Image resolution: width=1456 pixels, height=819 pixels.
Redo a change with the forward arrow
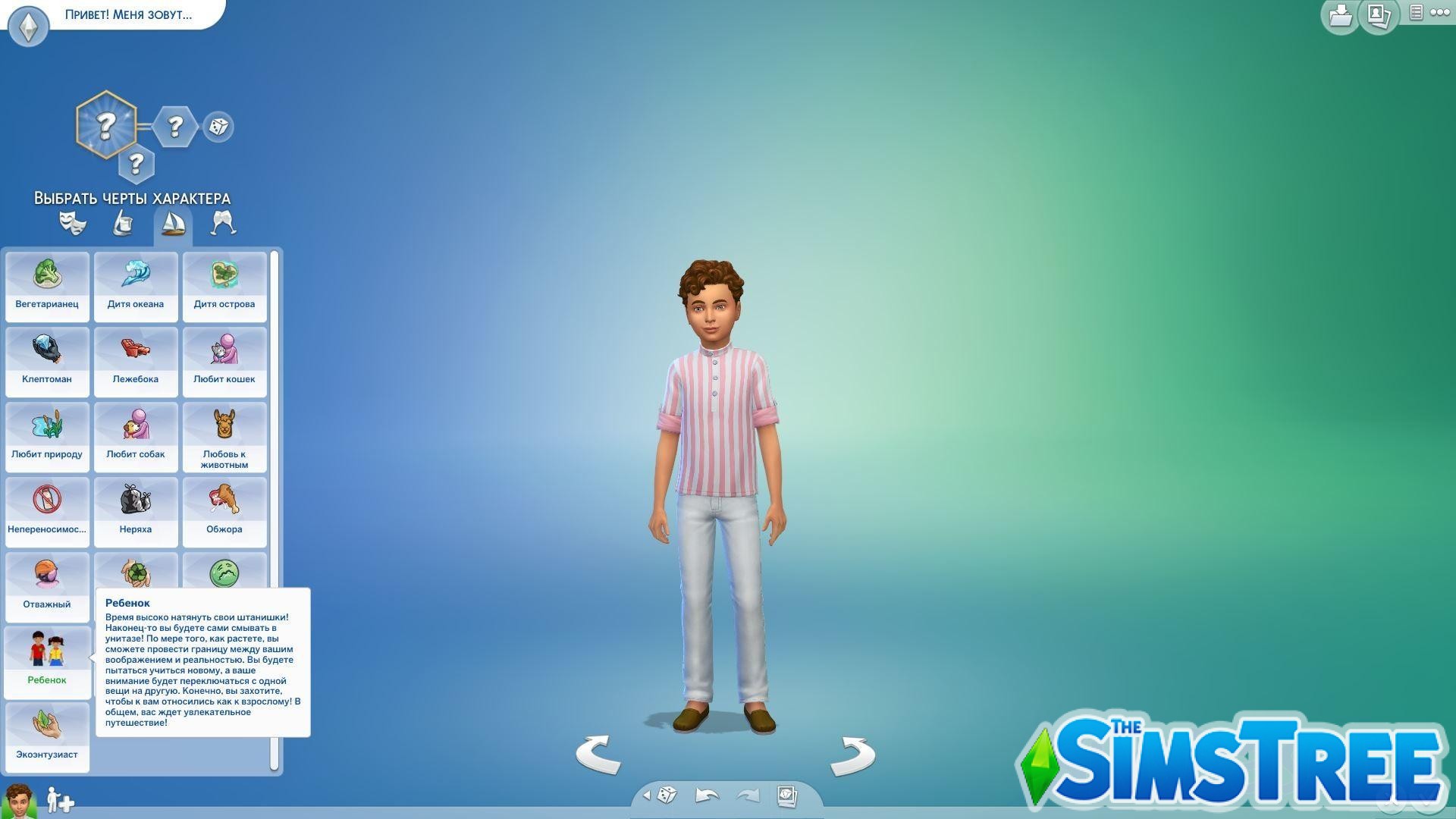tap(748, 795)
